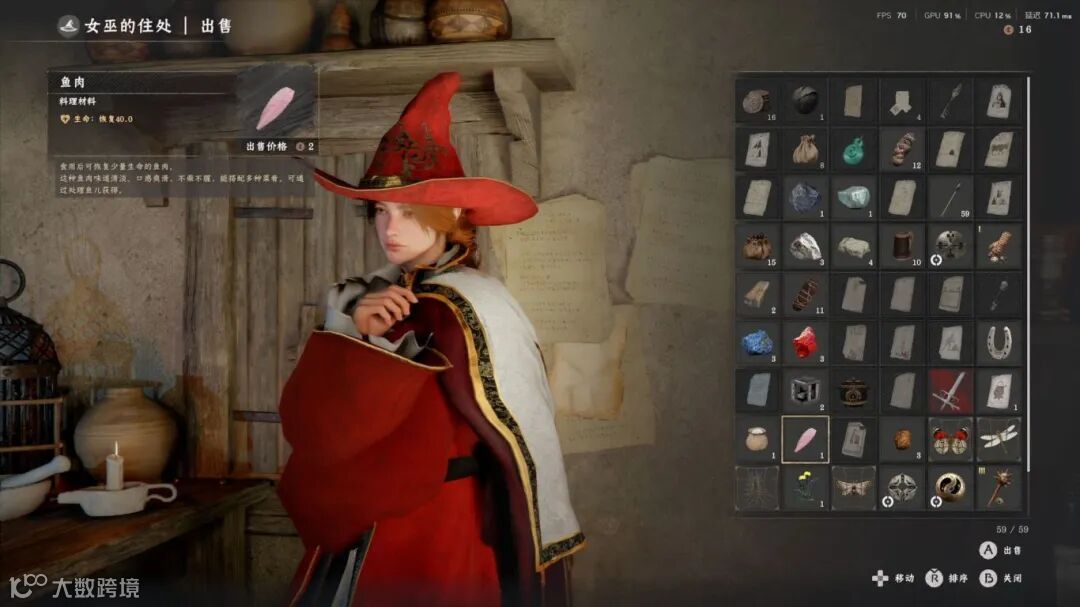Select the horseshoe item slot
1080x607 pixels.
(999, 342)
